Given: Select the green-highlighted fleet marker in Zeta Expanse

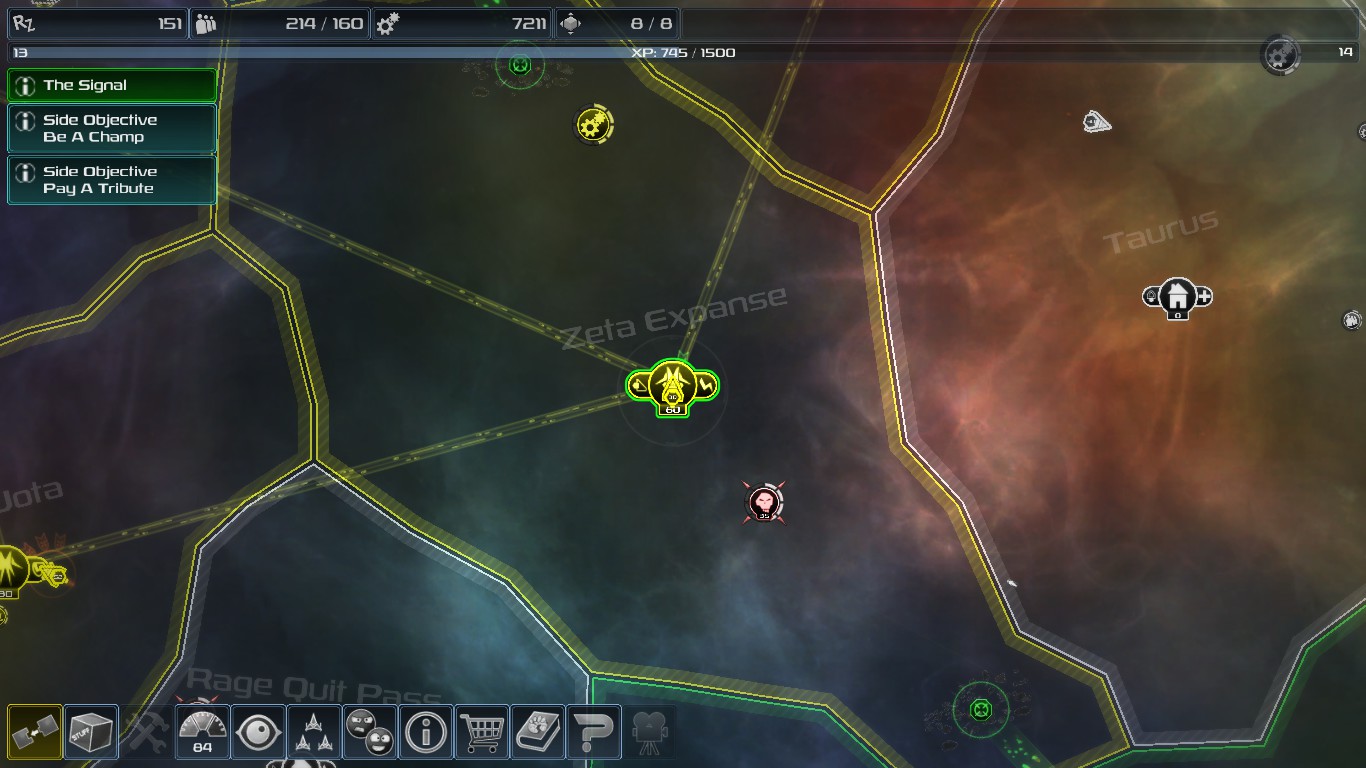Looking at the screenshot, I should pyautogui.click(x=672, y=386).
